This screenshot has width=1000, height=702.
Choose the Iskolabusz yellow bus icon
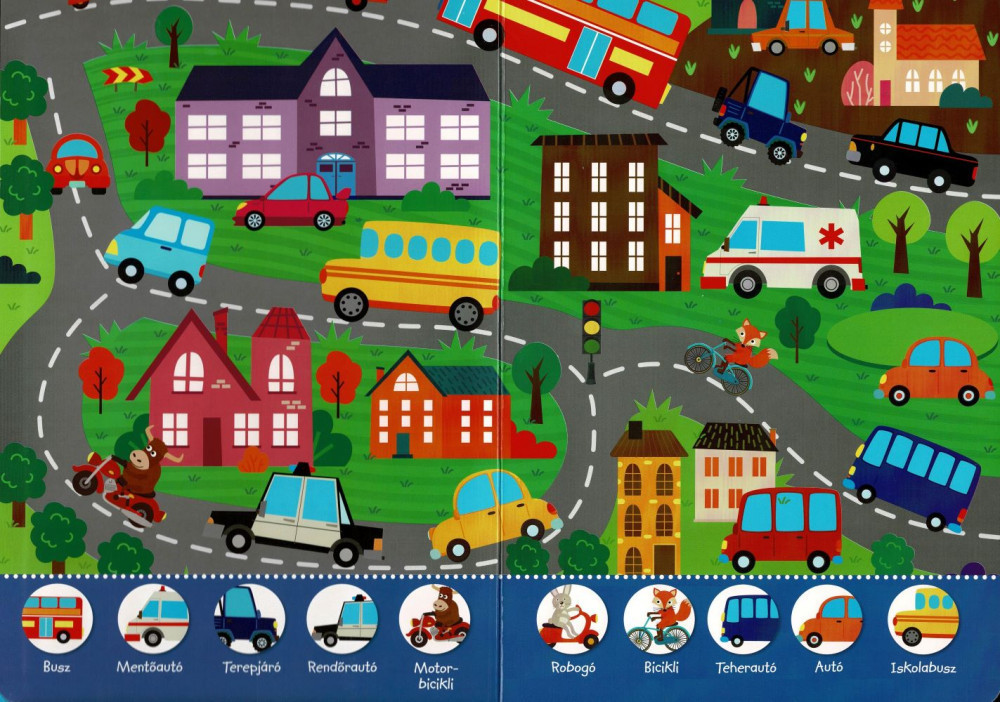click(923, 619)
